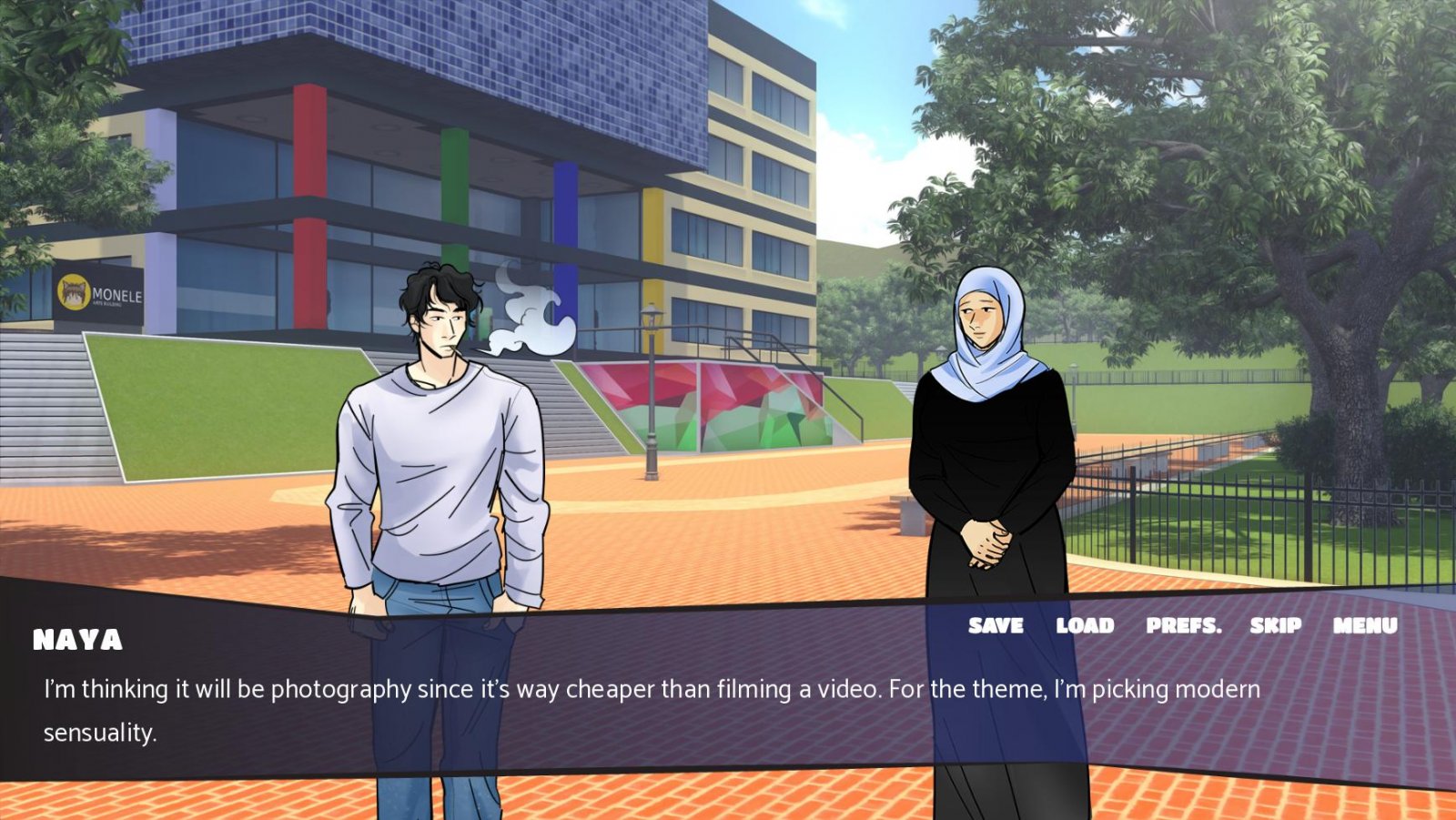The image size is (1456, 820).
Task: Advance Naya's dialogue text
Action: tap(652, 710)
